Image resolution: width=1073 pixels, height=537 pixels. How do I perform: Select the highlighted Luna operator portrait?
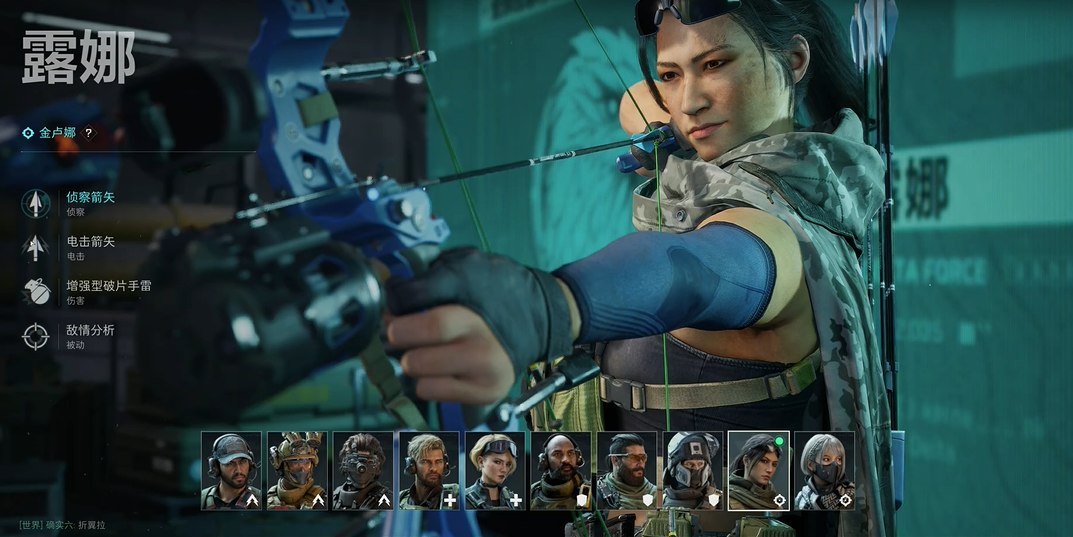(x=759, y=471)
